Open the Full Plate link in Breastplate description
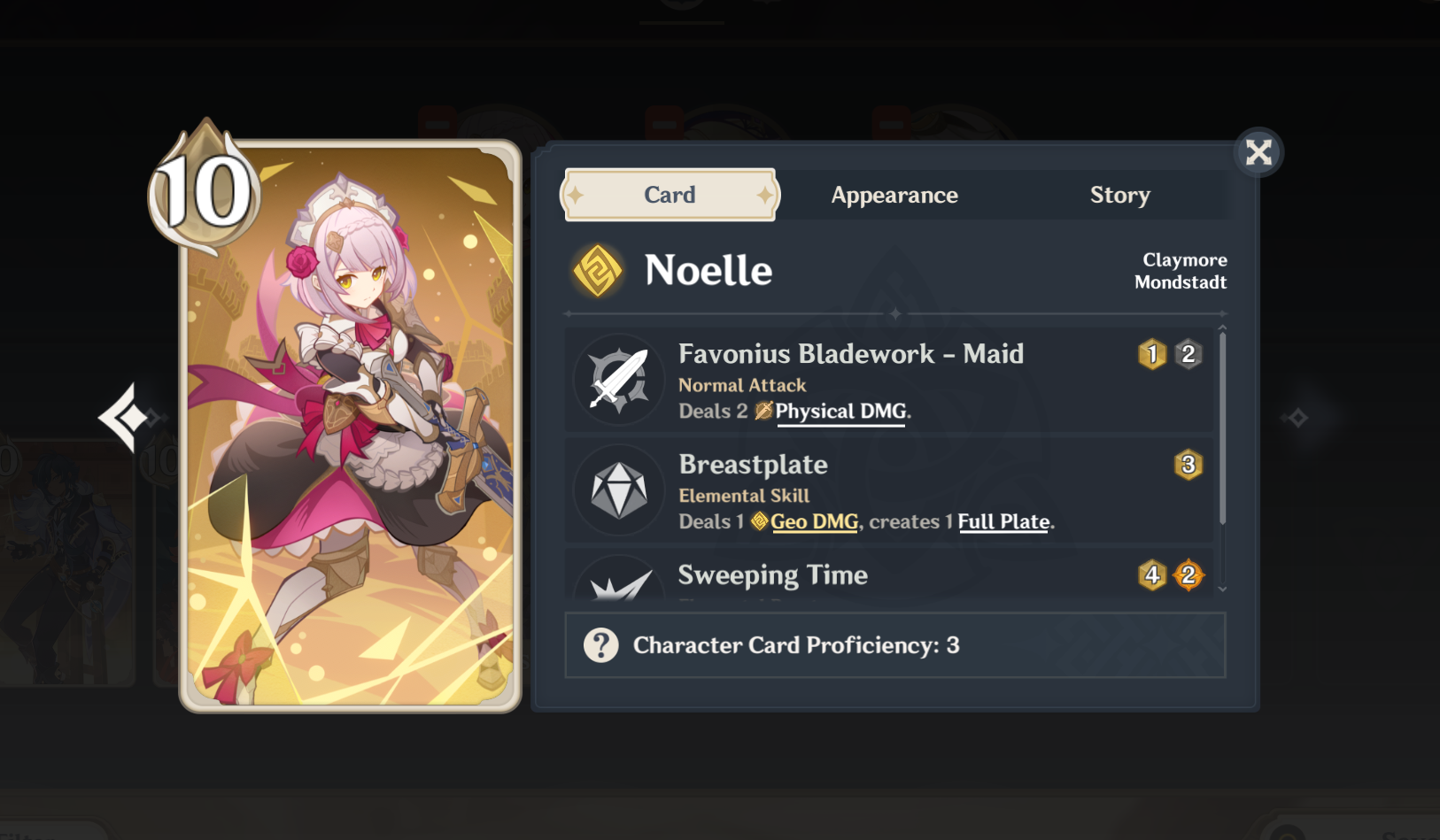 pyautogui.click(x=1003, y=521)
